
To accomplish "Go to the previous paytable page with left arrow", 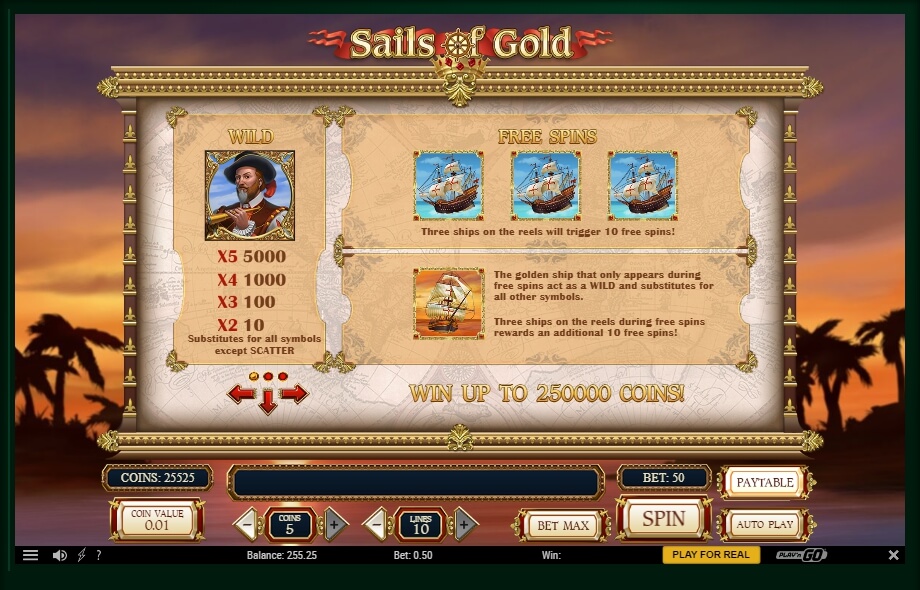I will pos(241,394).
